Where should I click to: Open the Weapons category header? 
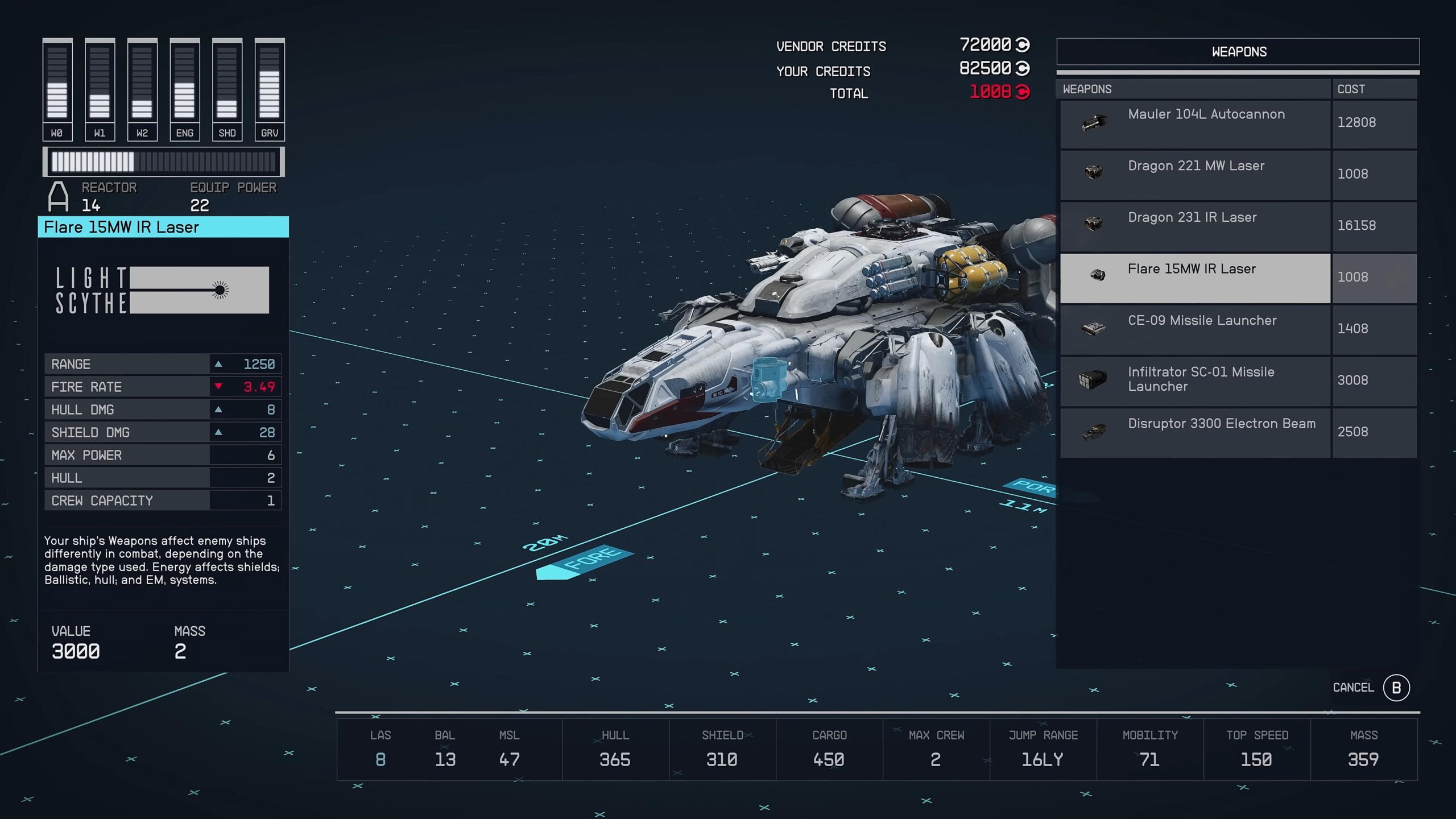point(1238,52)
